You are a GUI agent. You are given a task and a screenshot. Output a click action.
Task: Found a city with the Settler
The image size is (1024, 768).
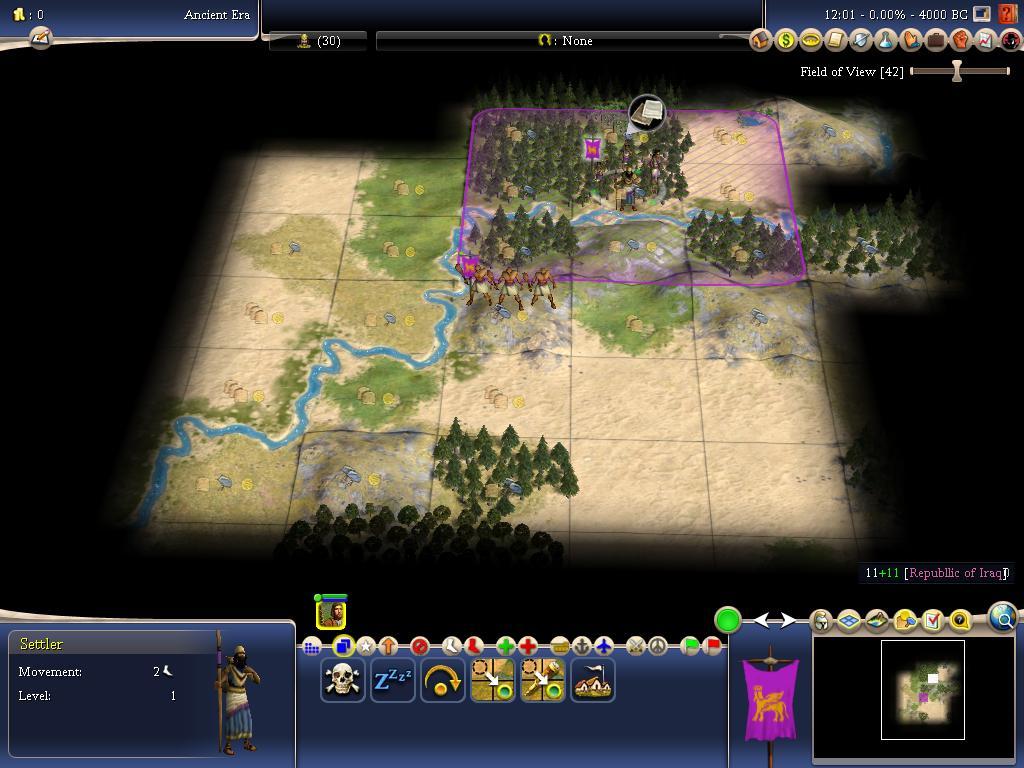click(593, 681)
